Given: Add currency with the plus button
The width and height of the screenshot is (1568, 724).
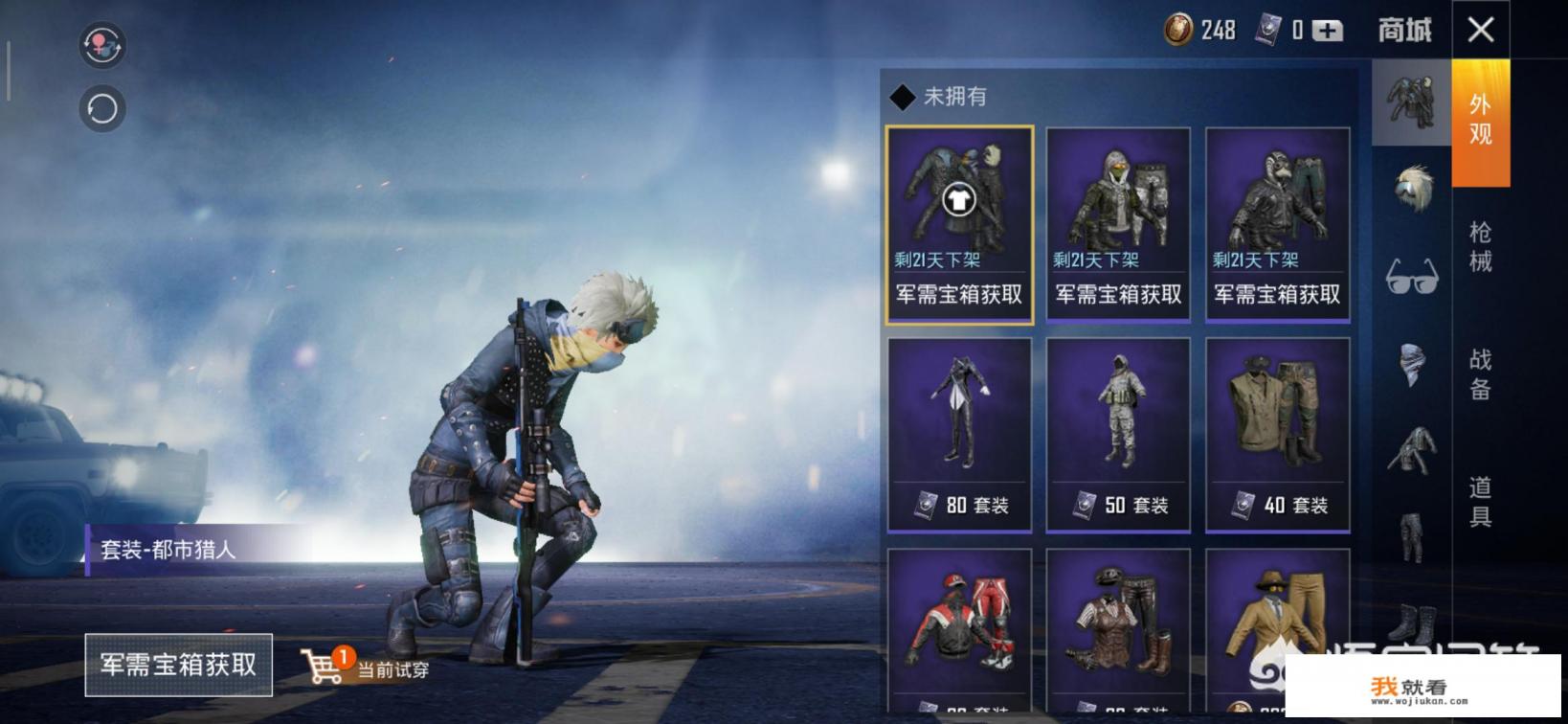Looking at the screenshot, I should pyautogui.click(x=1327, y=31).
